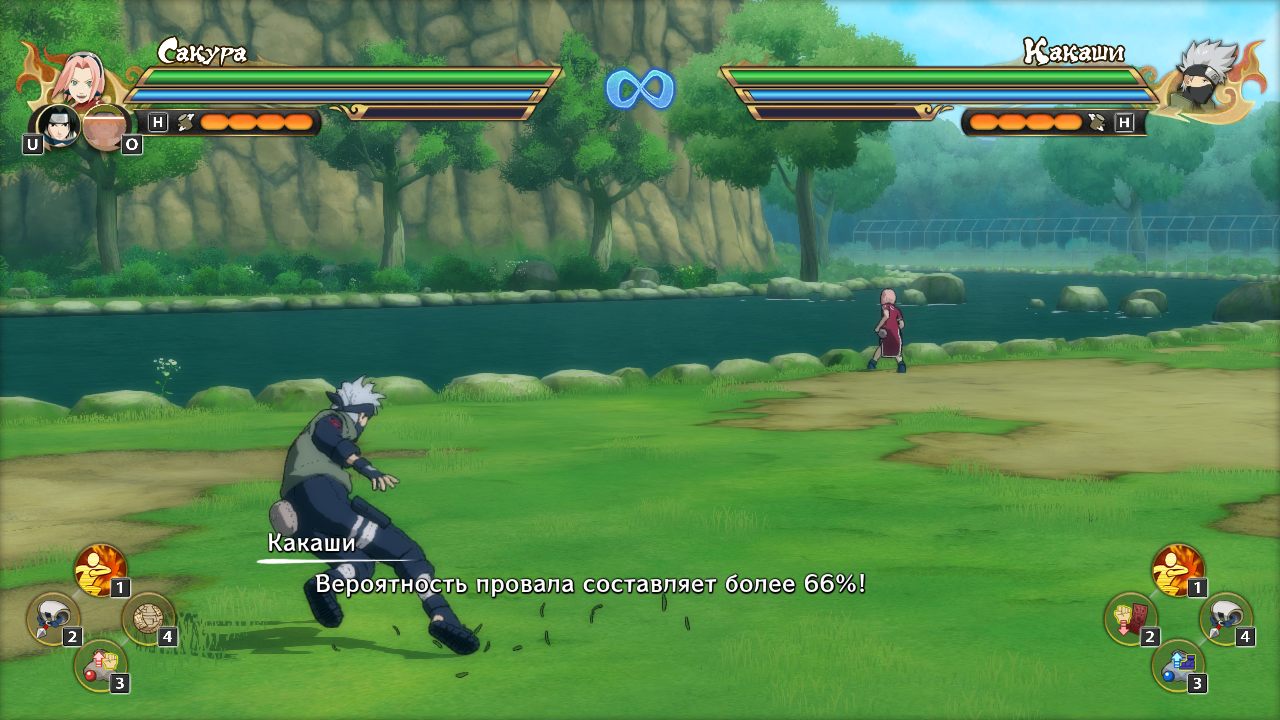
Task: Select the military rations coin in slot 4
Action: click(x=146, y=620)
